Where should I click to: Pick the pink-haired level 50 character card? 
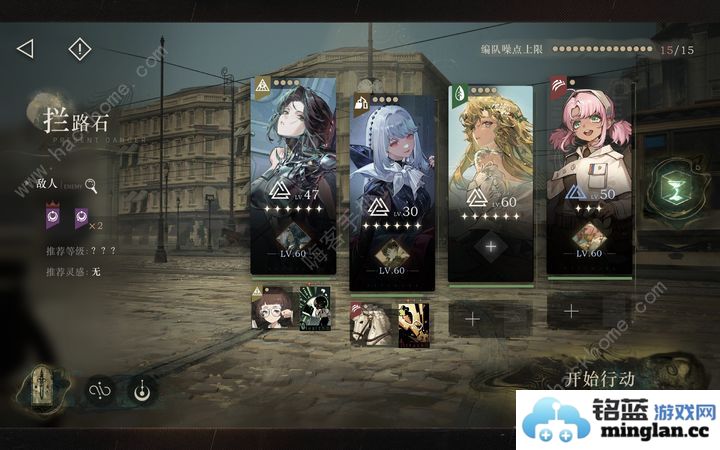point(589,150)
